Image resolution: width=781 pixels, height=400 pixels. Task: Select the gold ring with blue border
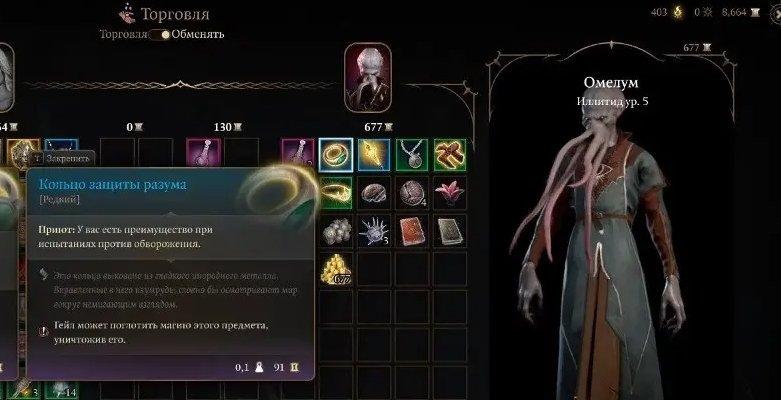point(336,154)
